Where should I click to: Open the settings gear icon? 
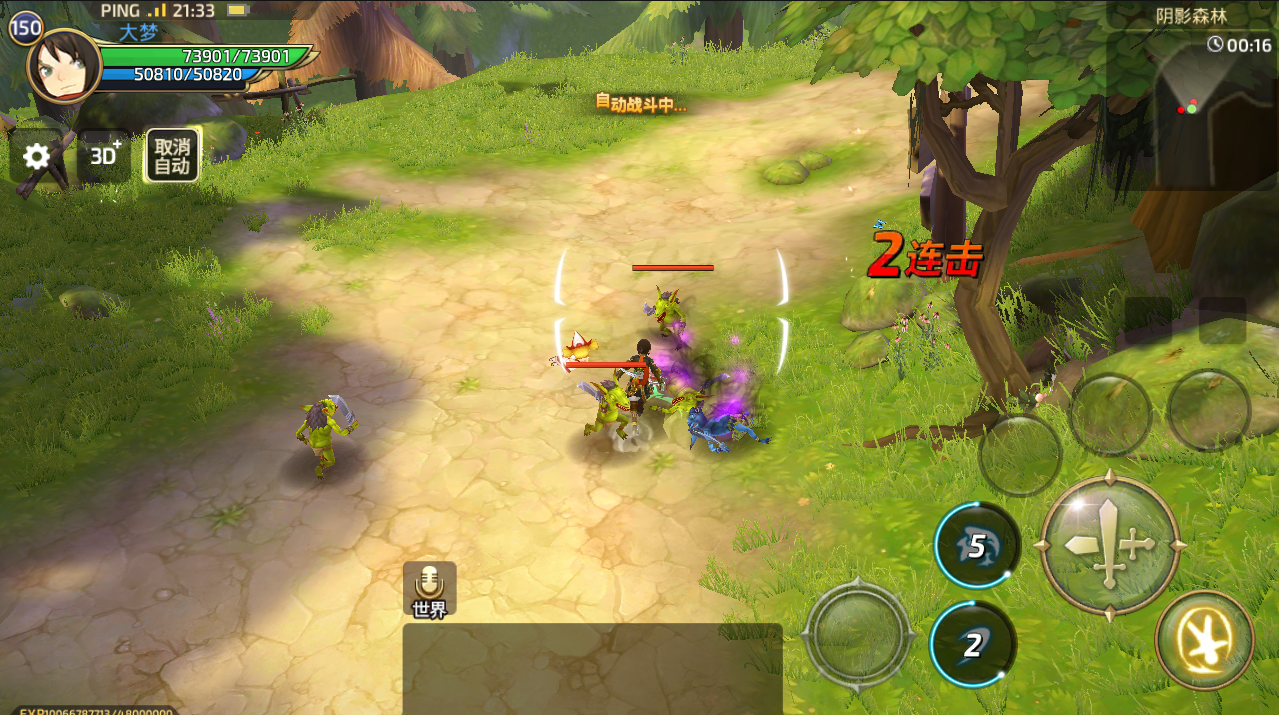[x=37, y=156]
